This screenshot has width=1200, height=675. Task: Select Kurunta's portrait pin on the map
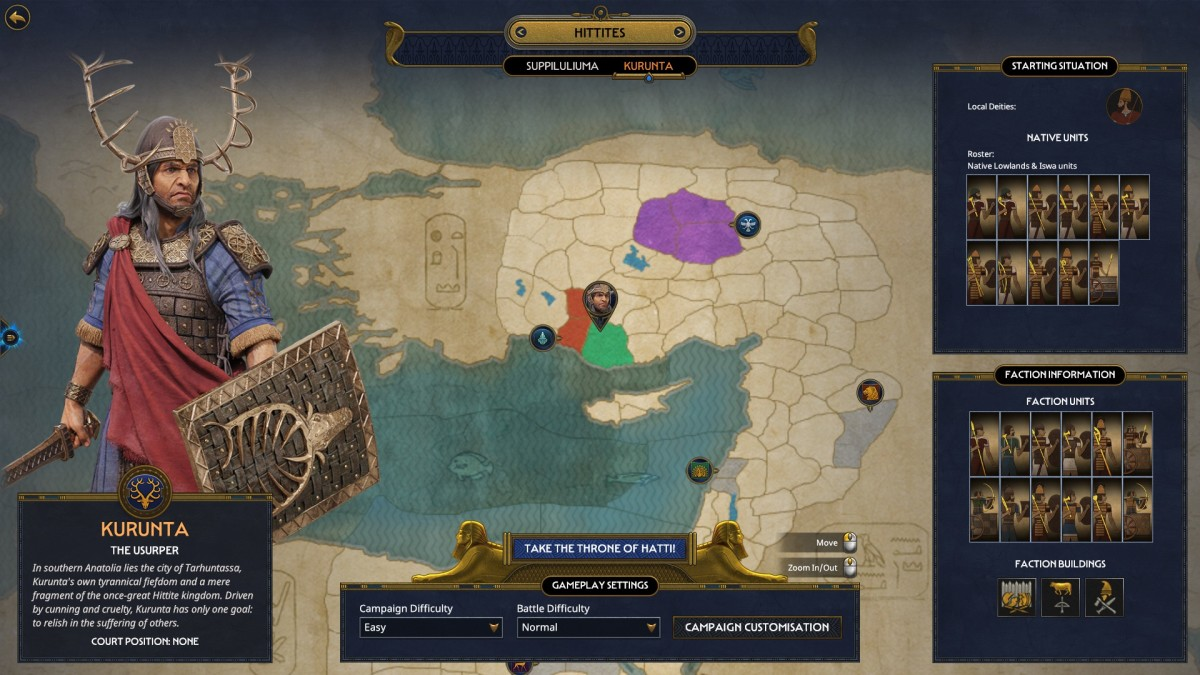pyautogui.click(x=599, y=298)
